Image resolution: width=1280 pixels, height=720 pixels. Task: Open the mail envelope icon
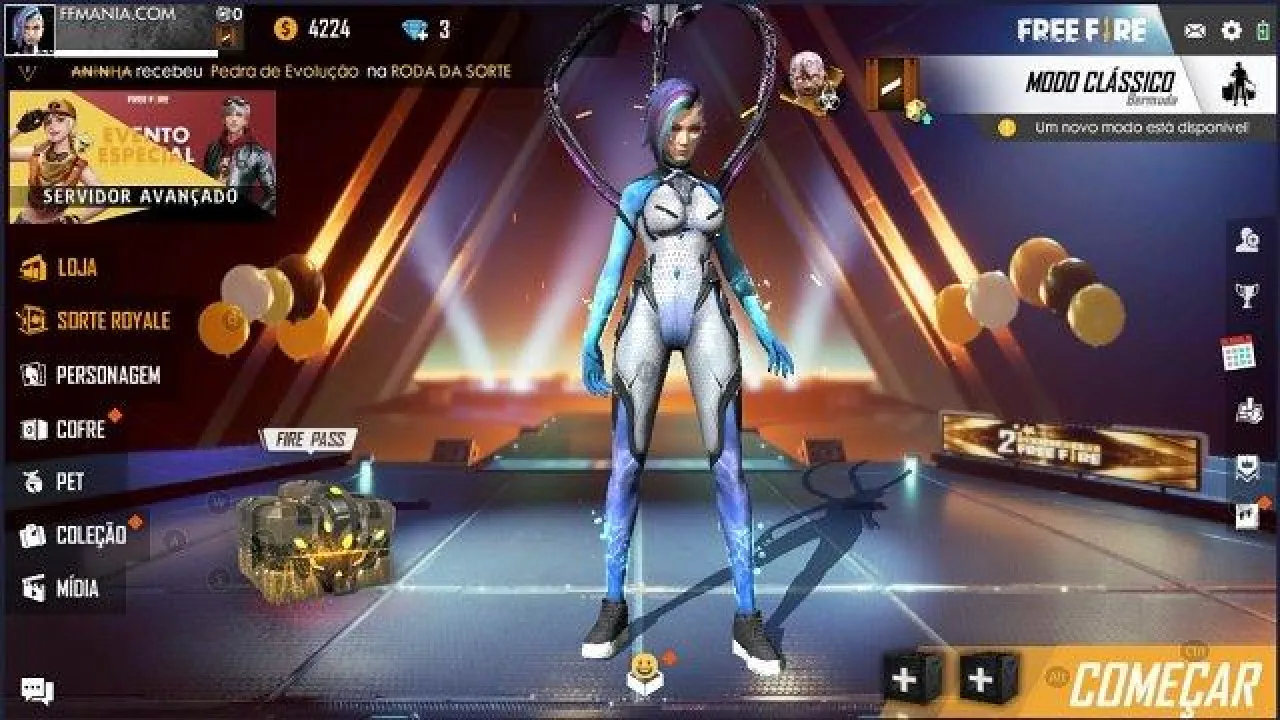[x=1195, y=31]
